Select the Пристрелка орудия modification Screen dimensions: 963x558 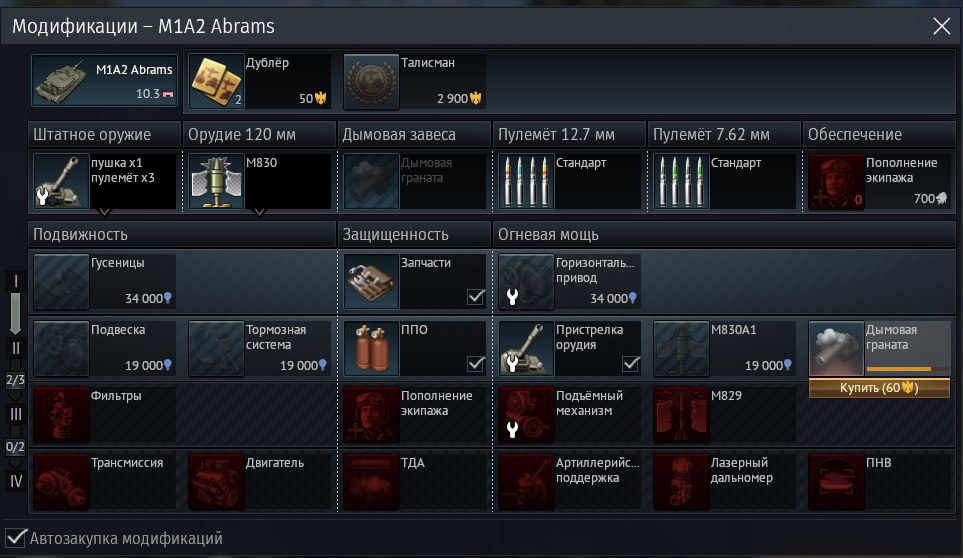coord(569,348)
